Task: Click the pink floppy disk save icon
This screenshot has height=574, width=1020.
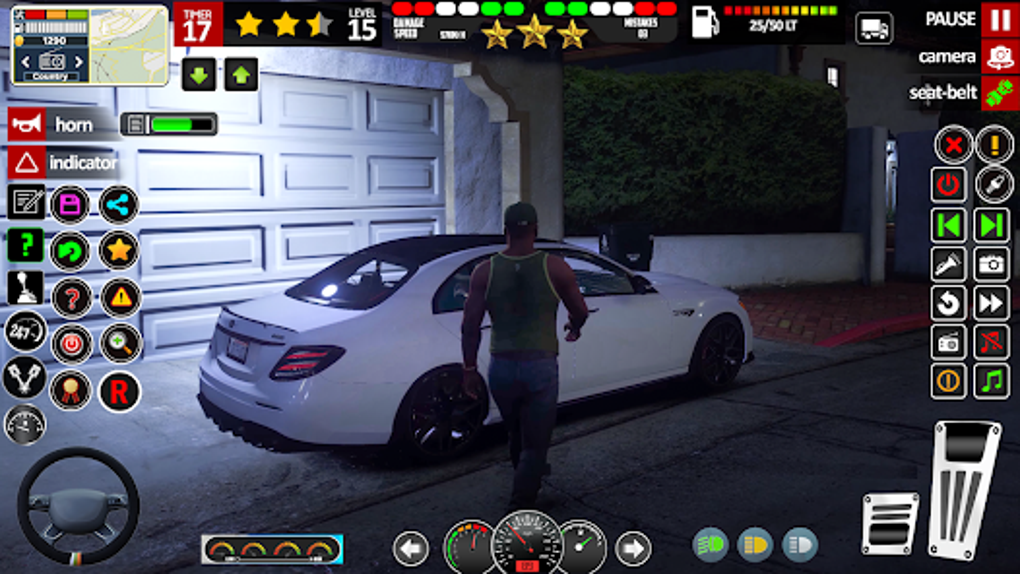Action: coord(70,205)
